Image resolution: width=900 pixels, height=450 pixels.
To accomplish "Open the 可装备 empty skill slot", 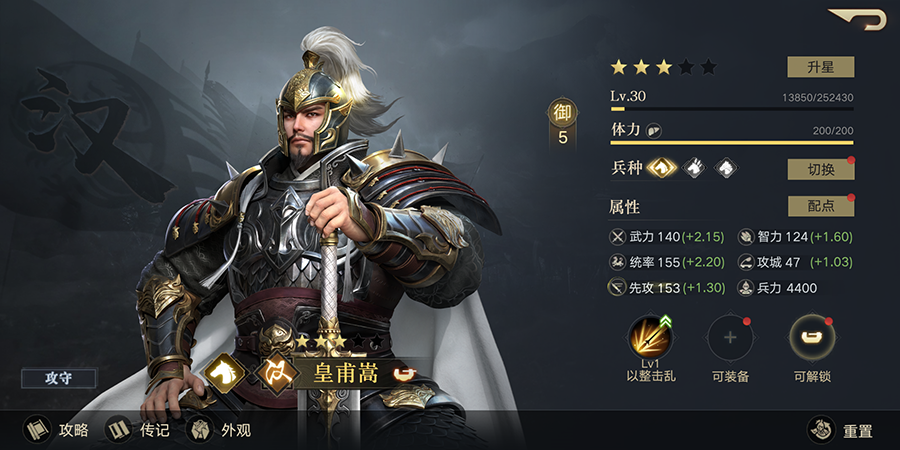I will (730, 339).
